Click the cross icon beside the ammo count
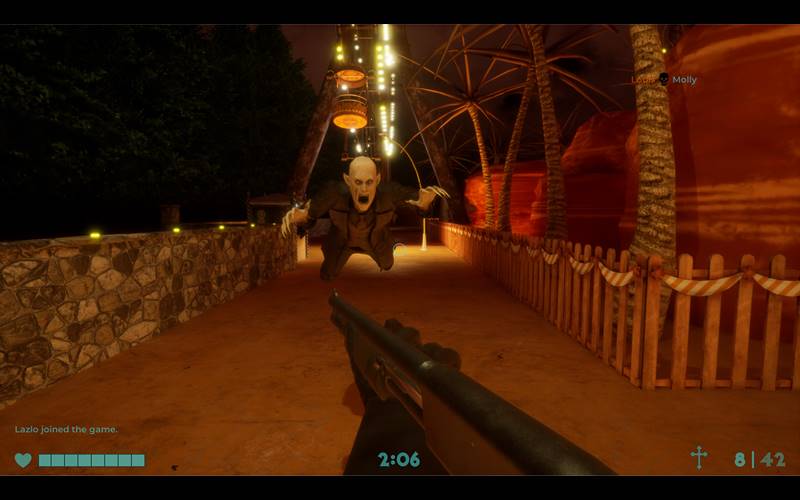Screen dimensions: 800x500 point(698,458)
